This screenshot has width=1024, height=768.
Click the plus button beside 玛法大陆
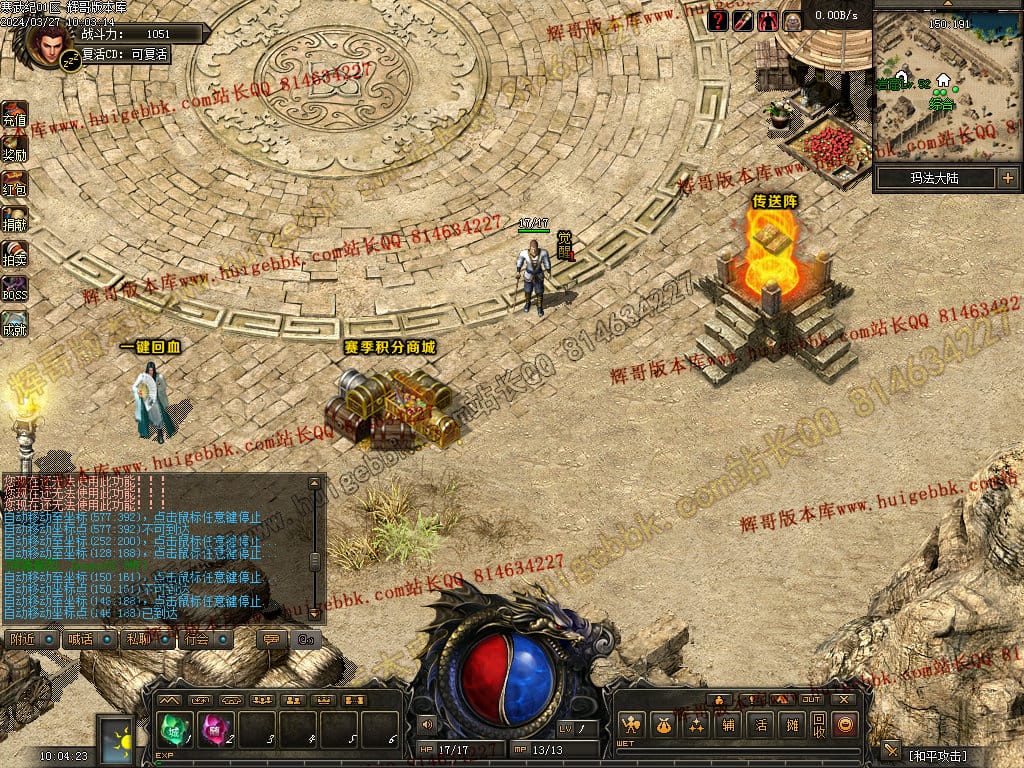1007,179
